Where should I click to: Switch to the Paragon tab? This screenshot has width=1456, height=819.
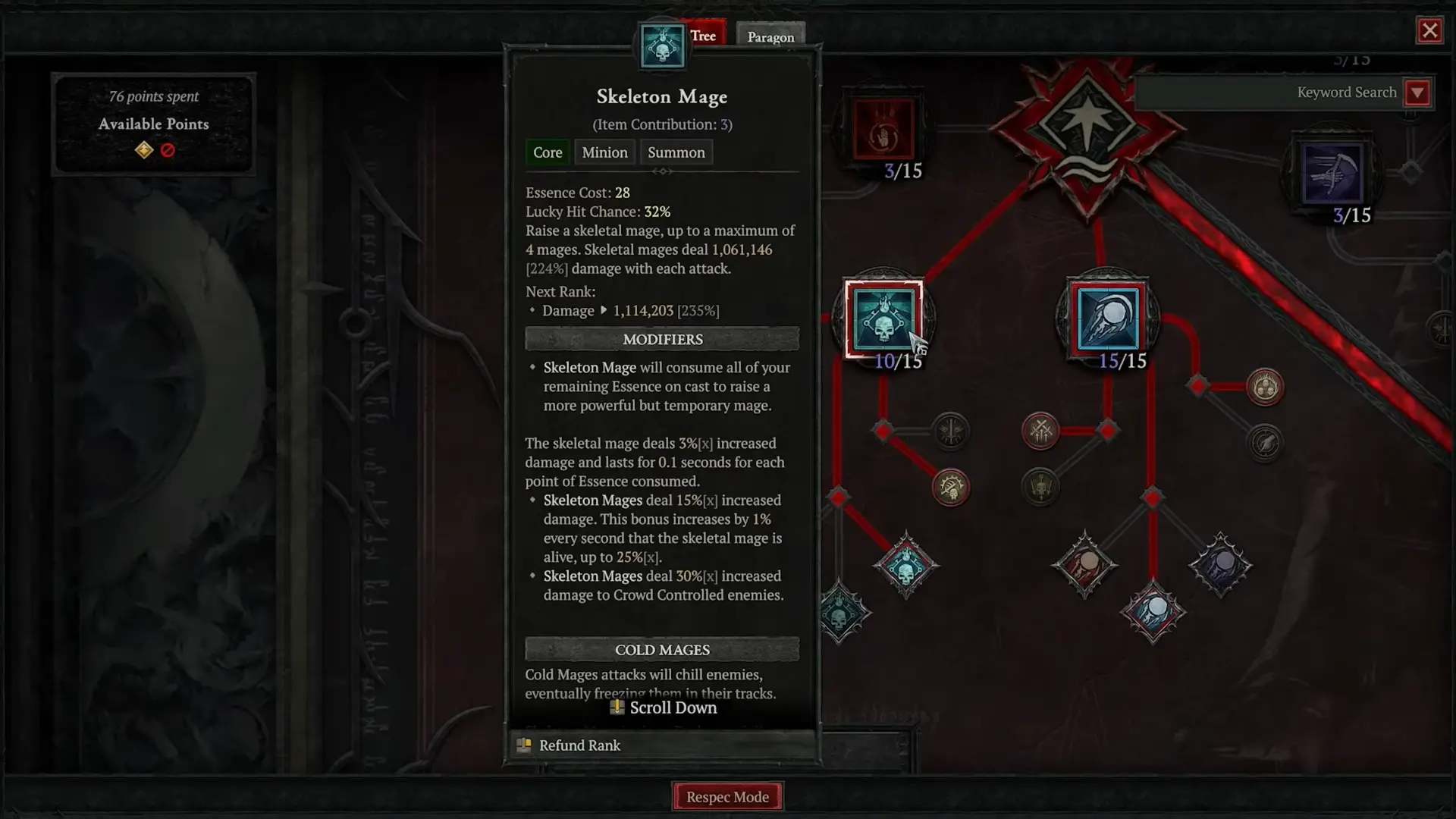(770, 36)
